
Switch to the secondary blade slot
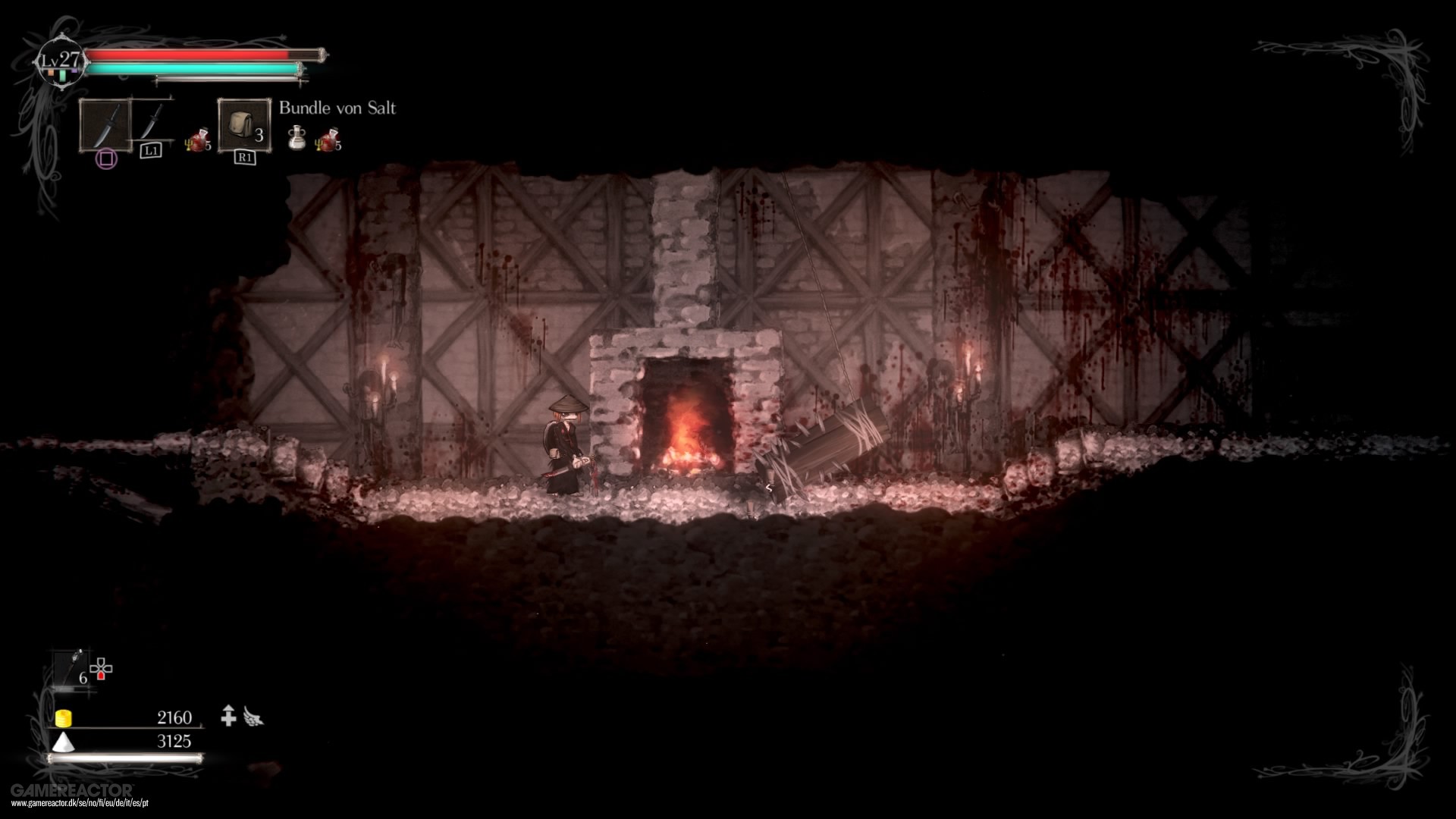click(x=152, y=121)
